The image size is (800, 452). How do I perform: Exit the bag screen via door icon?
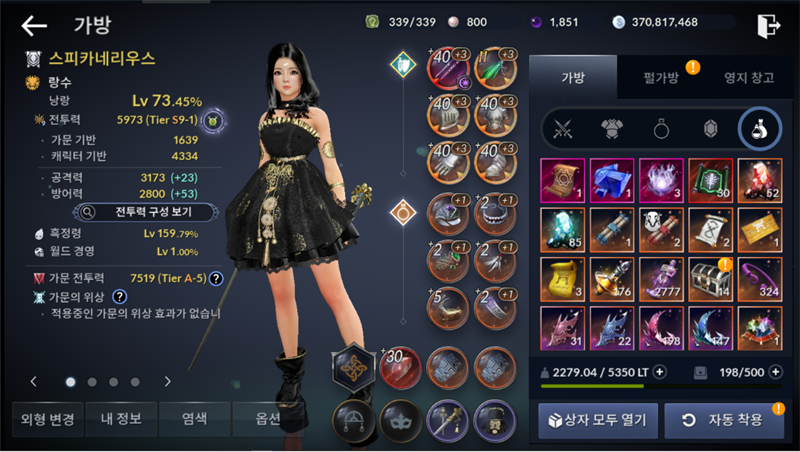pyautogui.click(x=768, y=25)
